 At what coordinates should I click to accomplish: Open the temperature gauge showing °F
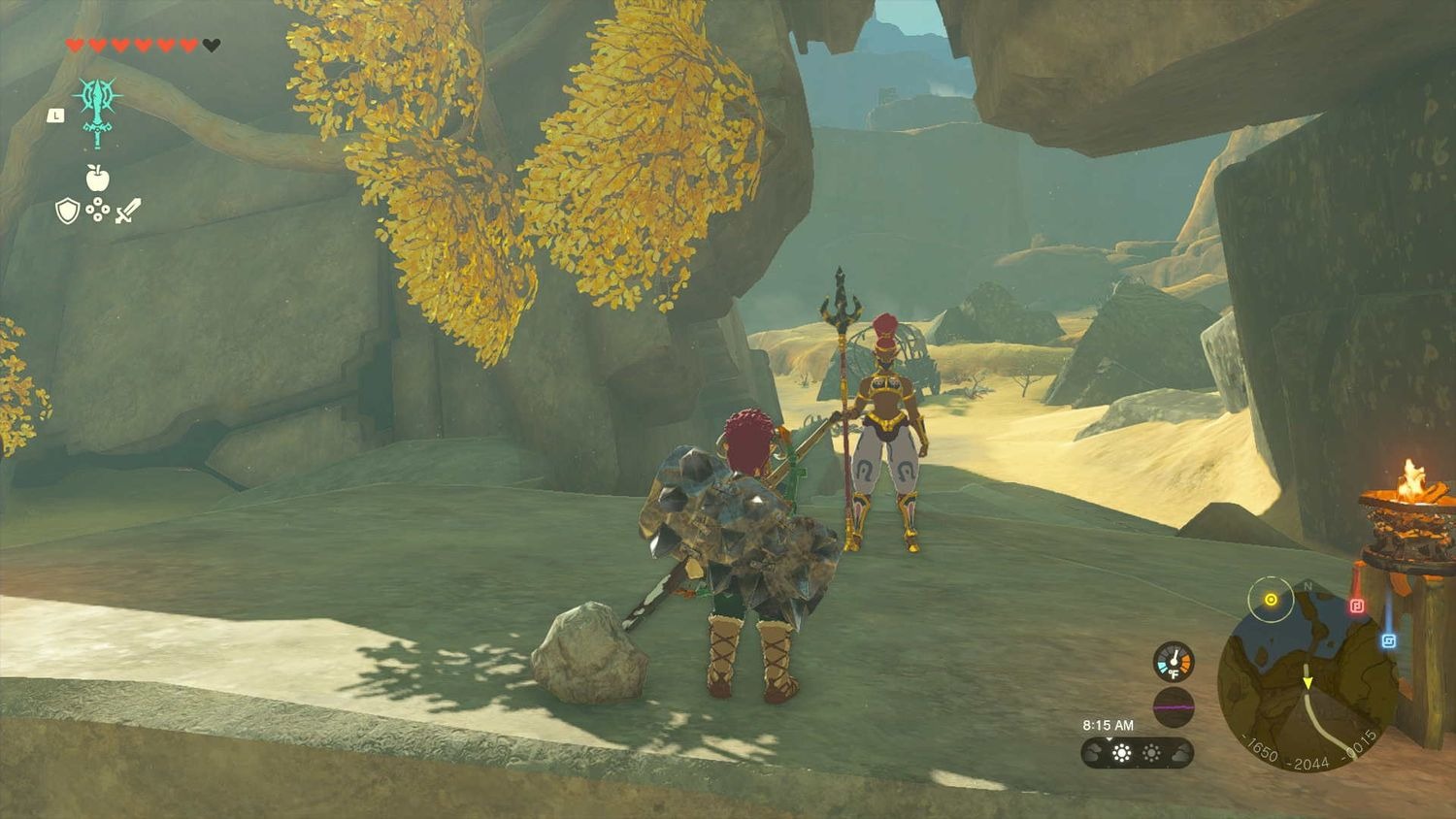tap(1174, 661)
